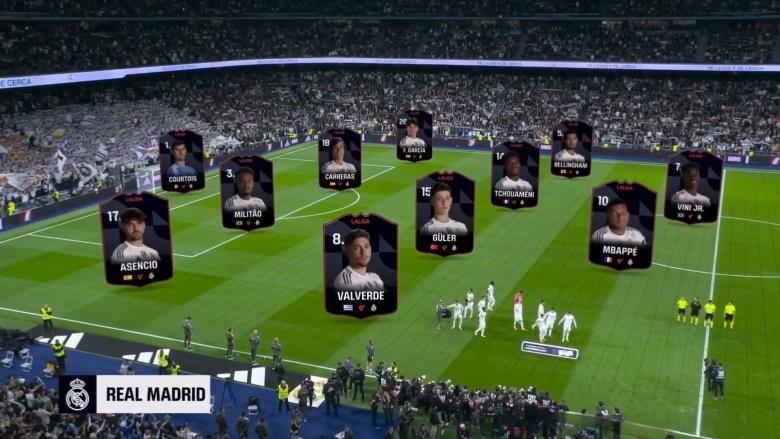This screenshot has height=439, width=780.
Task: Open the F. García player card
Action: click(414, 136)
